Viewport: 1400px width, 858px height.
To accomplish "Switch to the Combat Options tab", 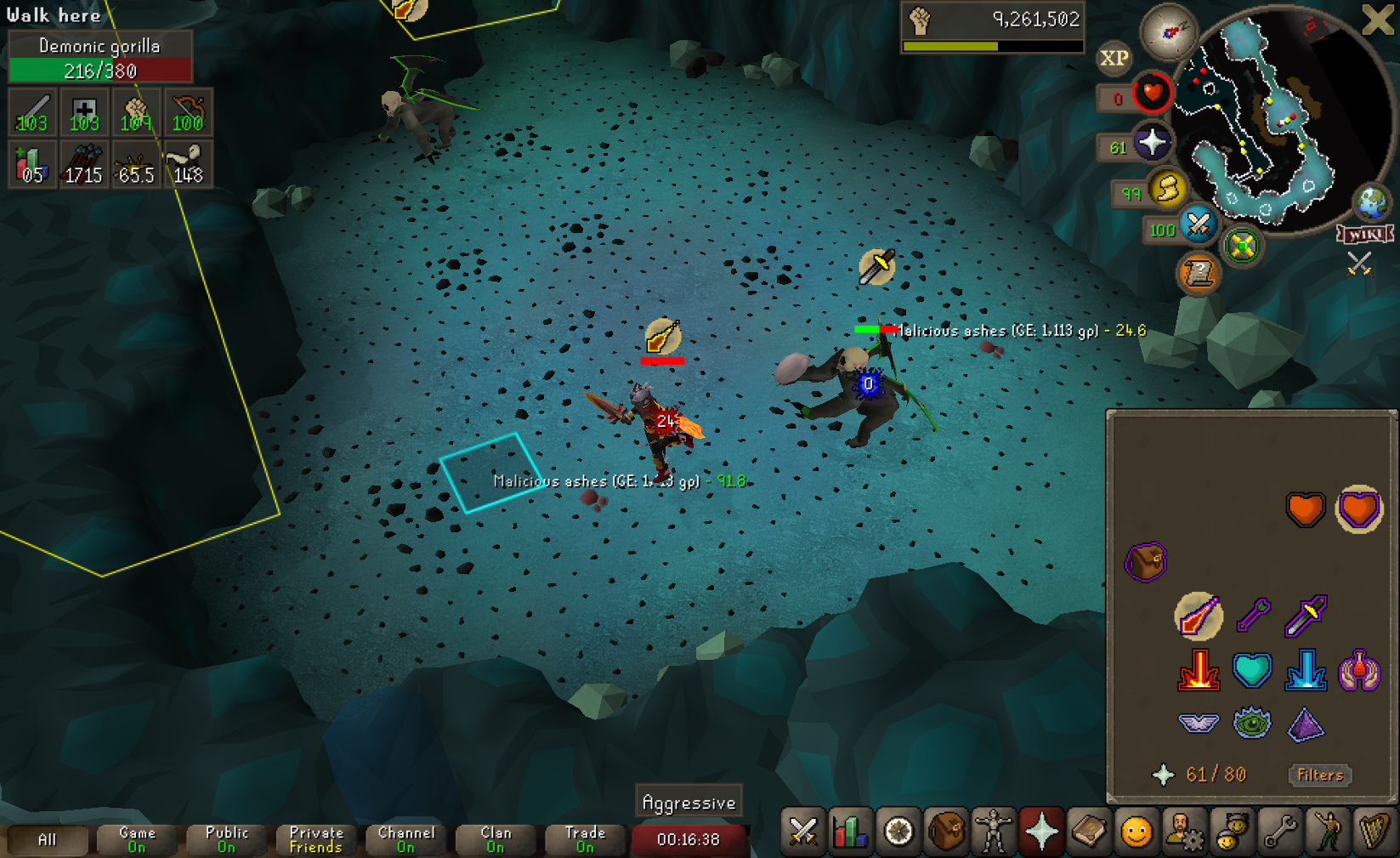I will click(802, 832).
